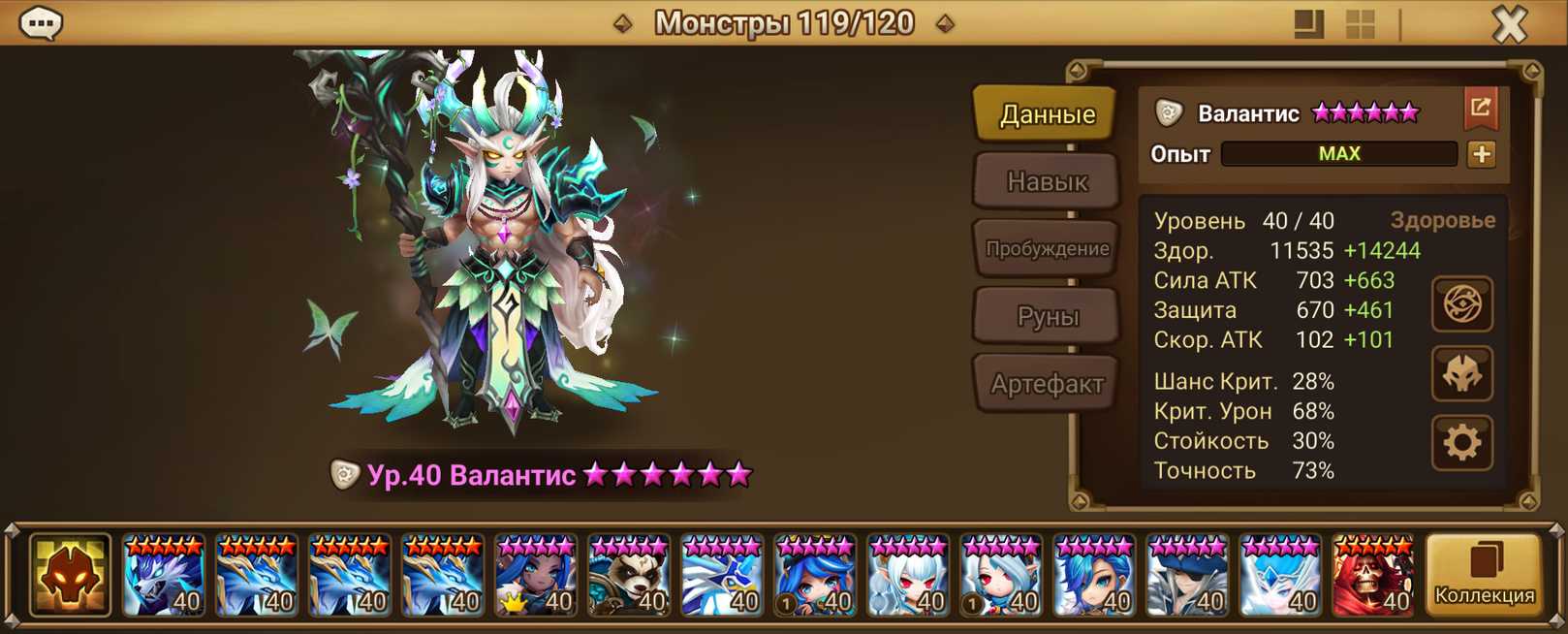
Task: Open the chat speech bubble
Action: (x=41, y=23)
